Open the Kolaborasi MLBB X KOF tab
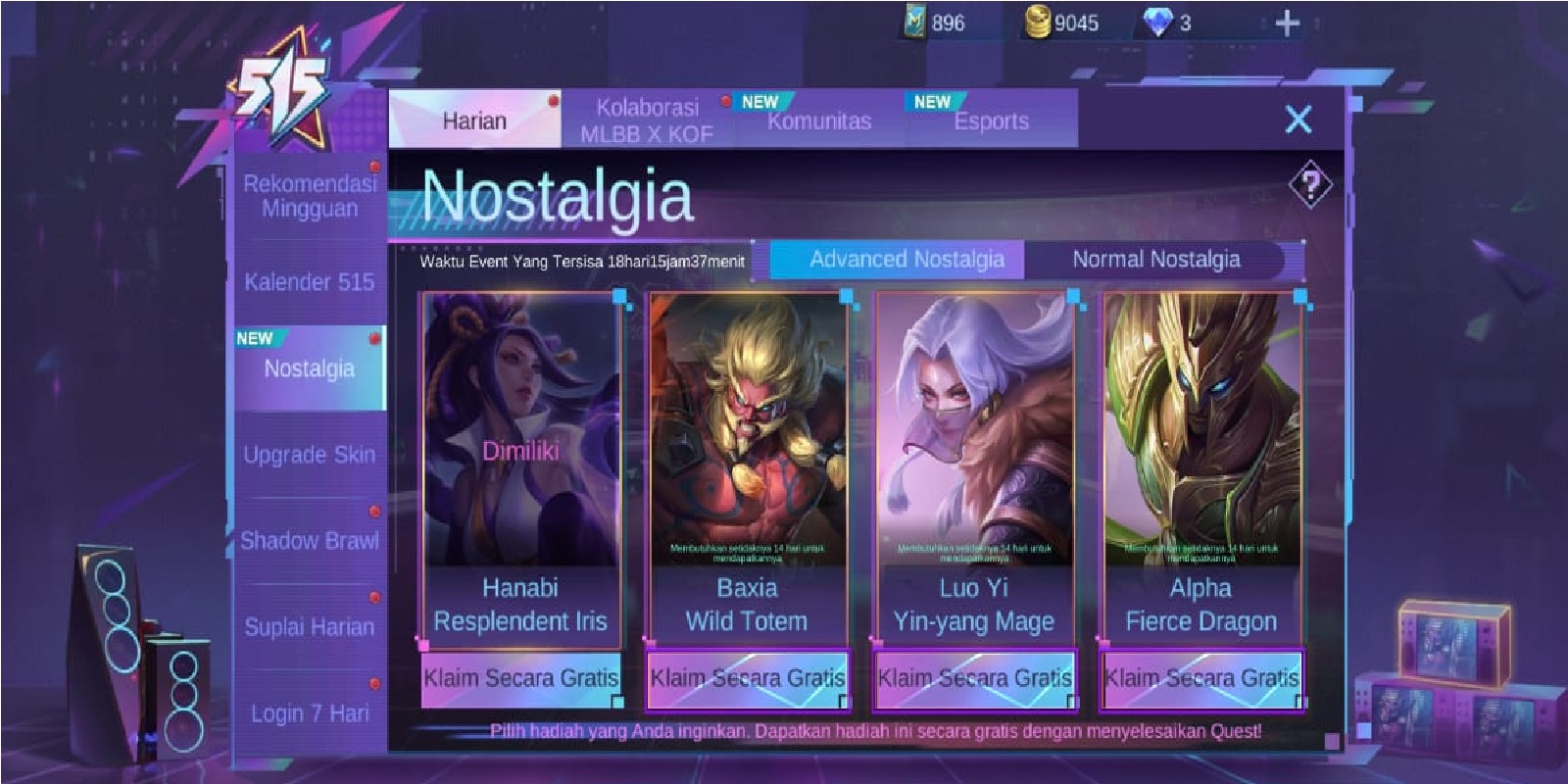 click(647, 121)
